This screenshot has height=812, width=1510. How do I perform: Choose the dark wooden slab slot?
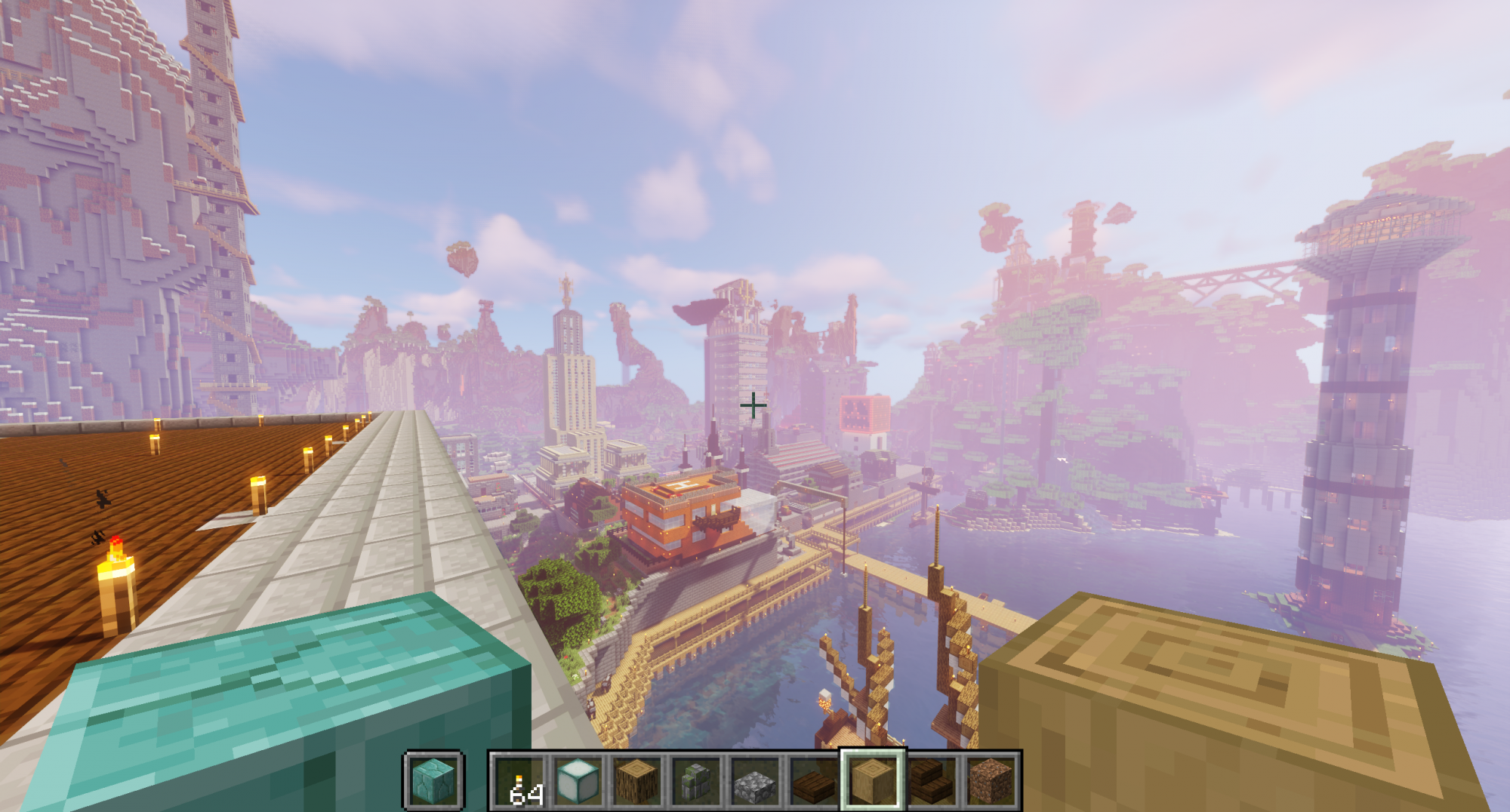tap(814, 780)
